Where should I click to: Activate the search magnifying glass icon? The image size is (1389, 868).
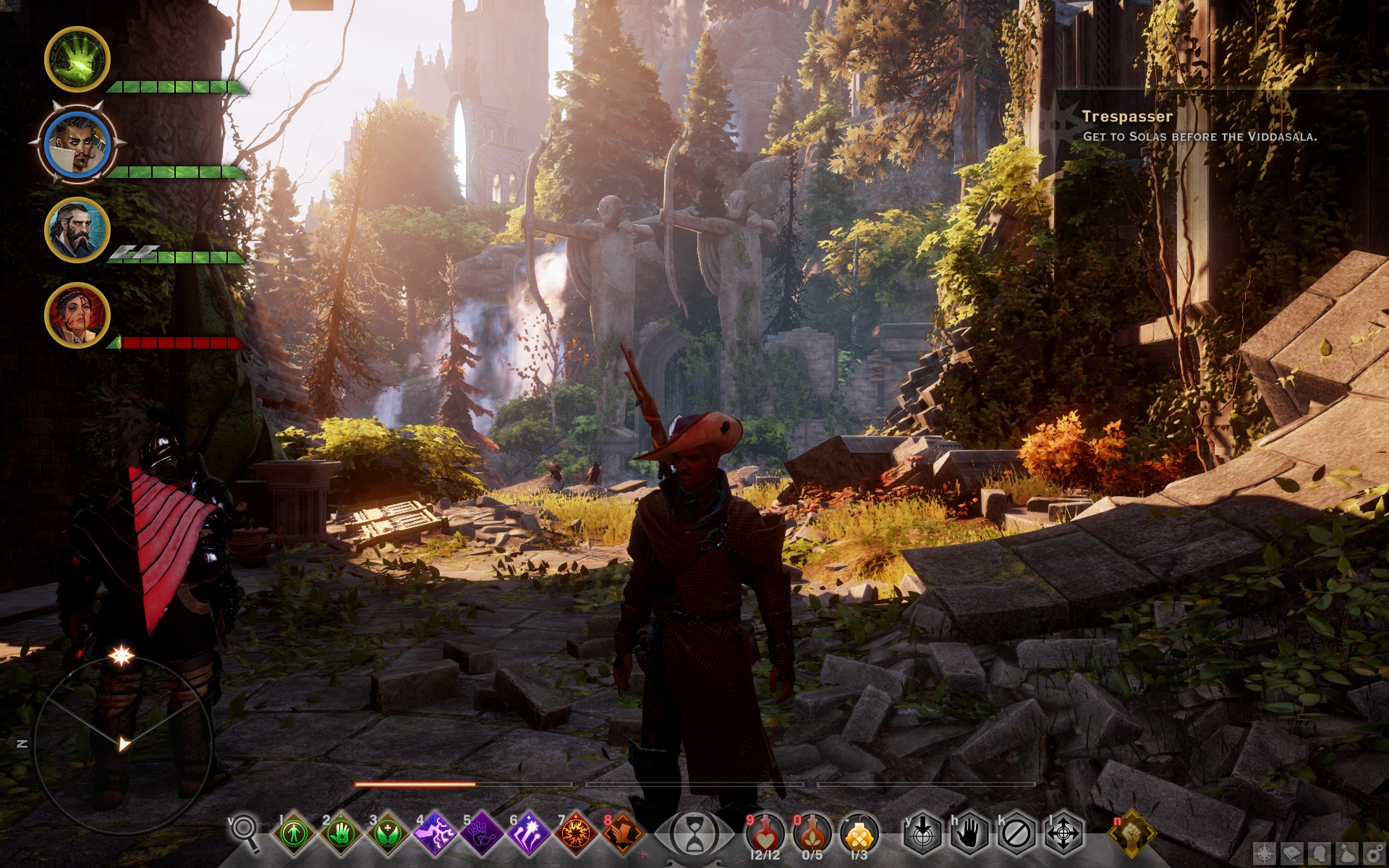[x=245, y=831]
